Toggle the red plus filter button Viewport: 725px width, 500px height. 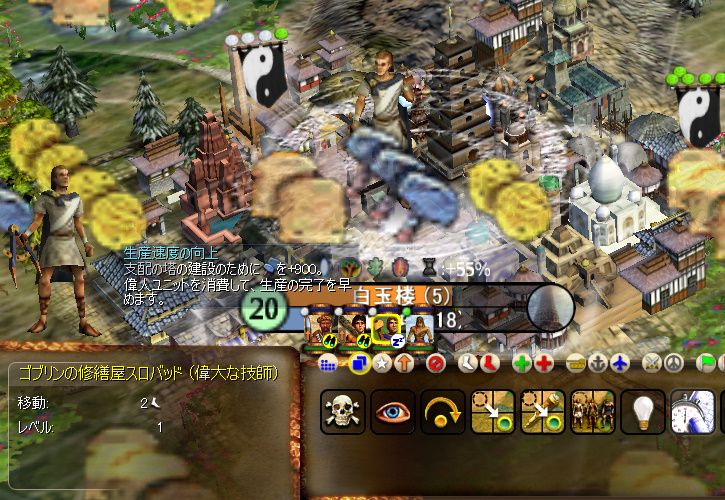pos(542,363)
